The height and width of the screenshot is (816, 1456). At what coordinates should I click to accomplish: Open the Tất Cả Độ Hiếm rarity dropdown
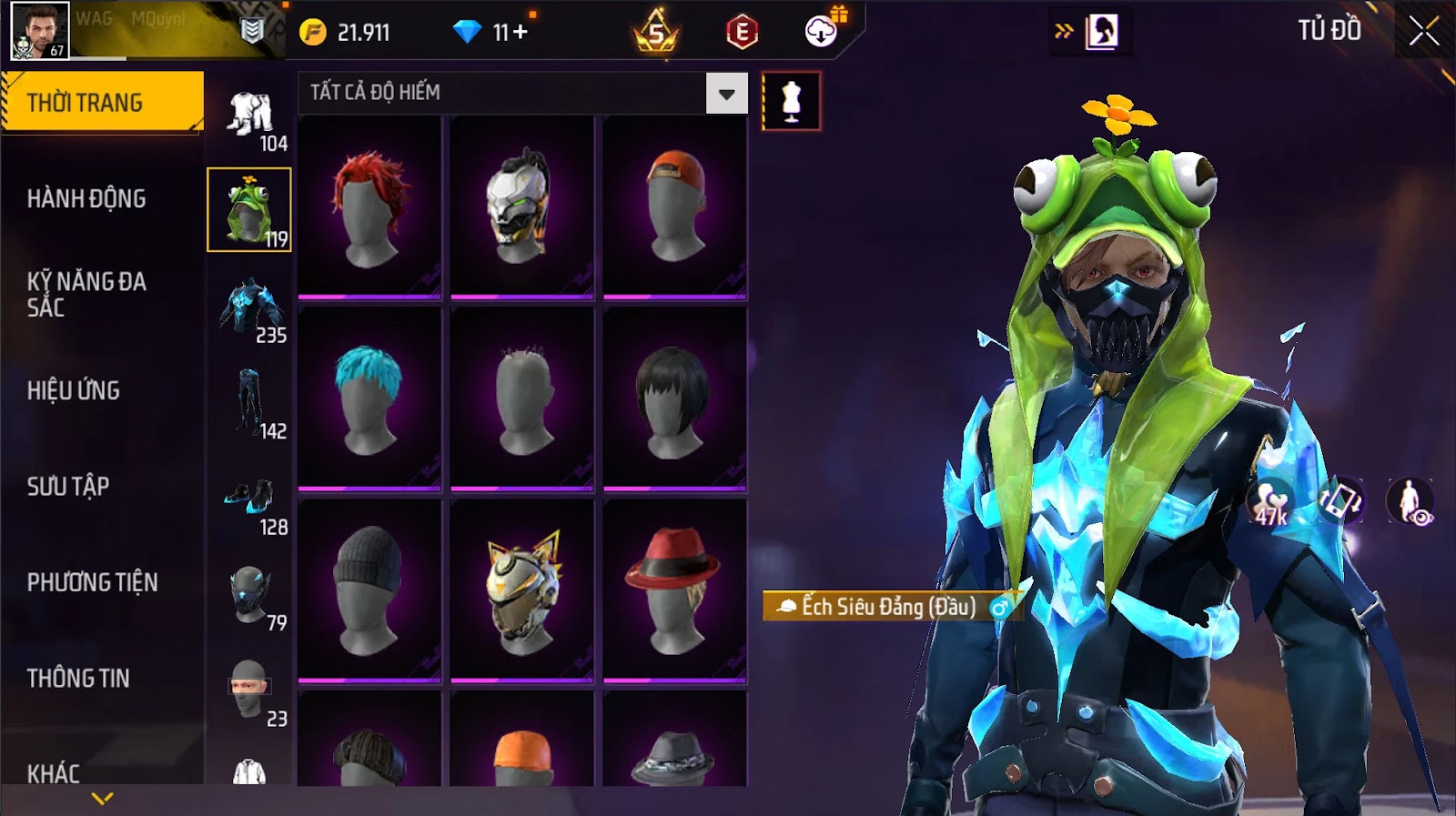coord(726,94)
